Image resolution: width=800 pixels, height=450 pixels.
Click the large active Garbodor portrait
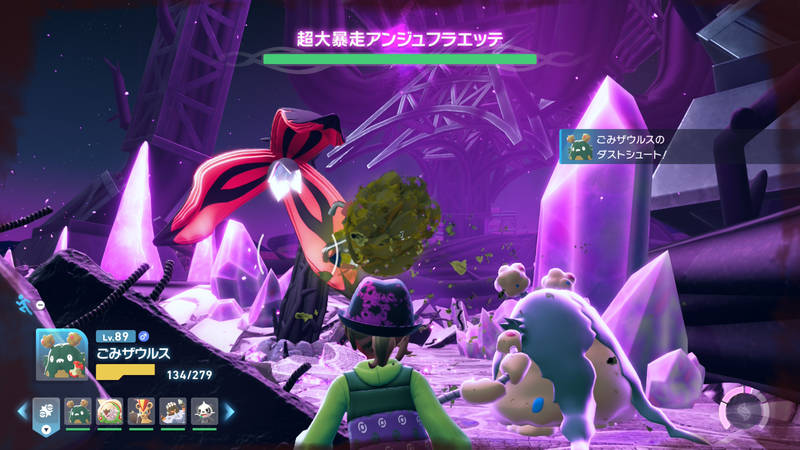coord(62,354)
